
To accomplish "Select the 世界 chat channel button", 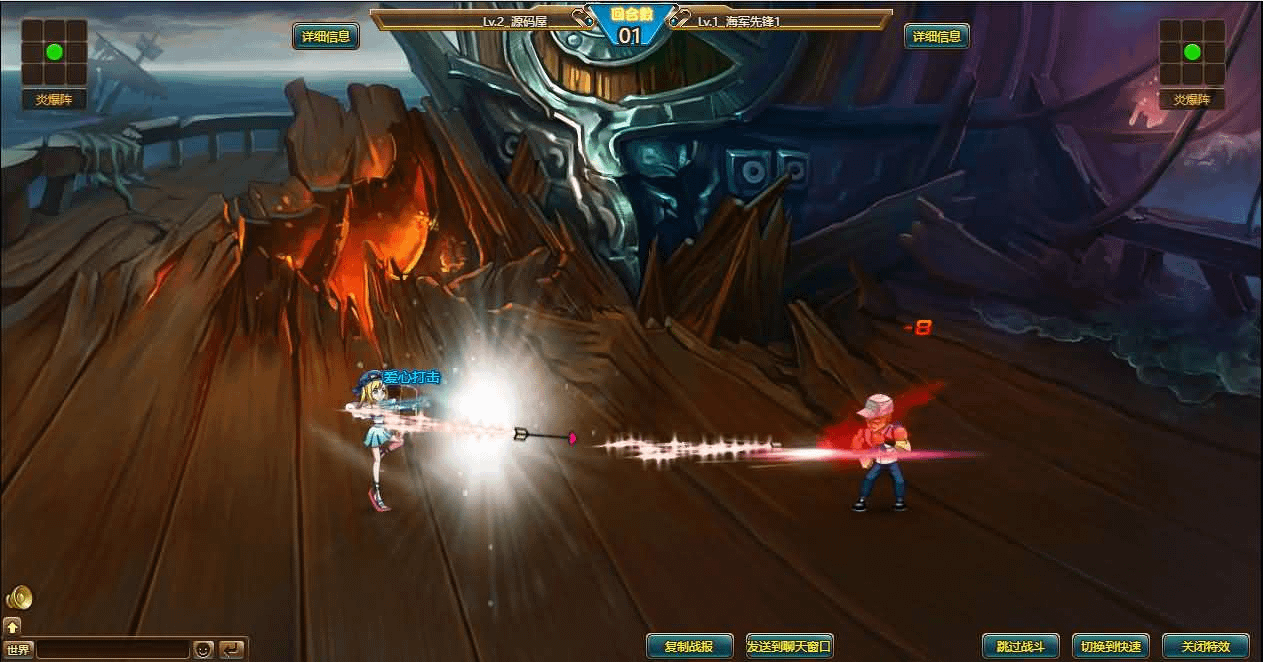I will [x=17, y=650].
